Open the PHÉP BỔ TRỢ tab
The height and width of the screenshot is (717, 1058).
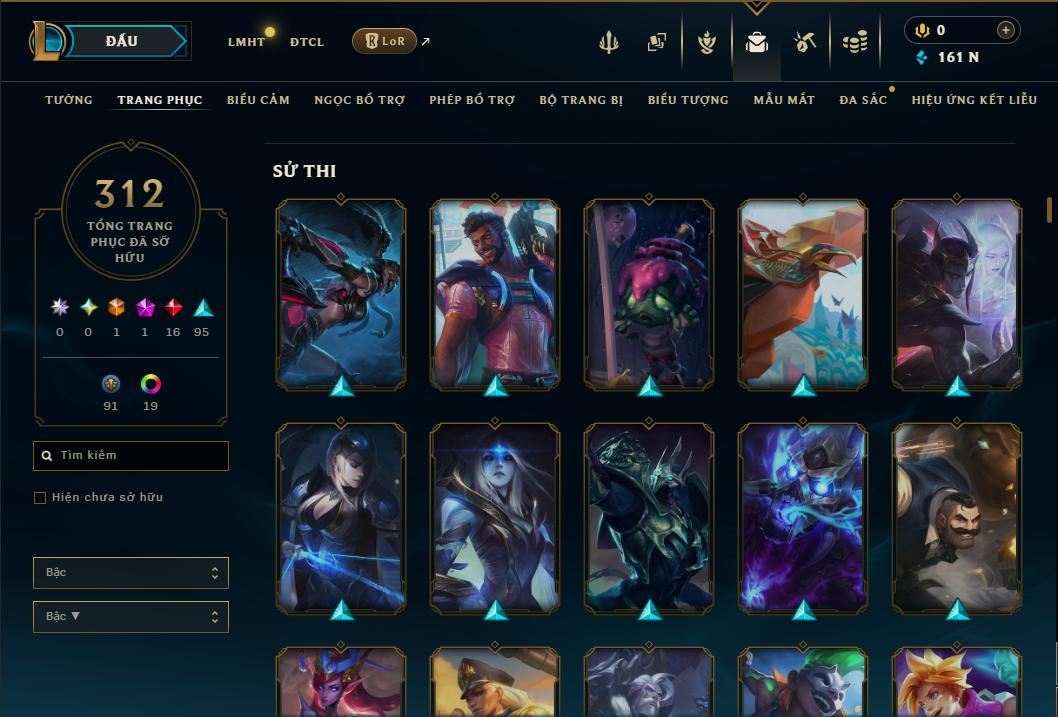[472, 100]
